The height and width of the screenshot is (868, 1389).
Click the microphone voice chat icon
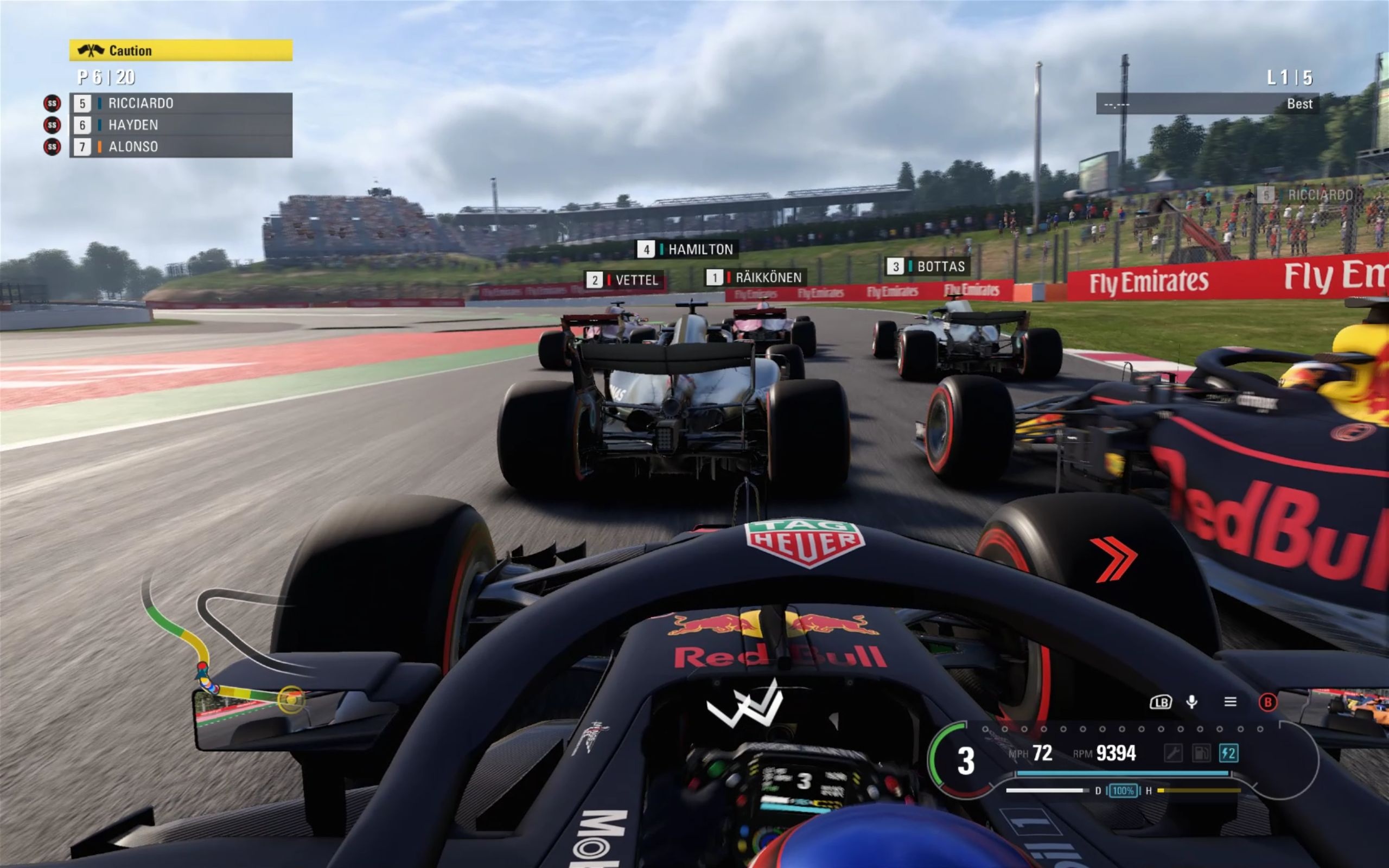(1192, 703)
